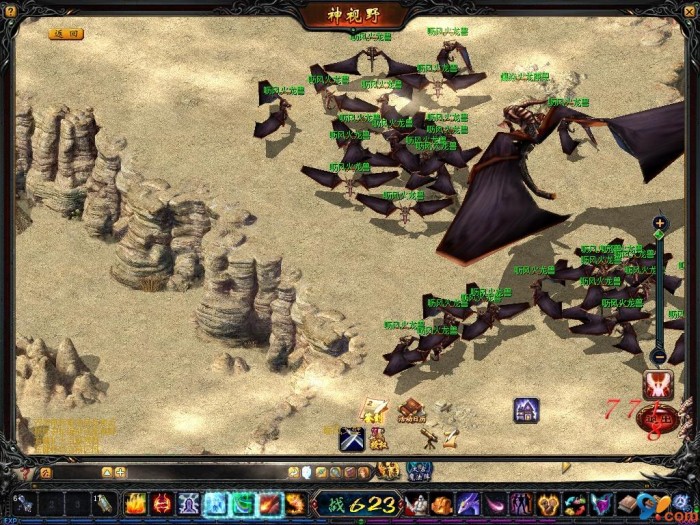Zoom out with the minus button
The height and width of the screenshot is (525, 700).
click(x=659, y=356)
